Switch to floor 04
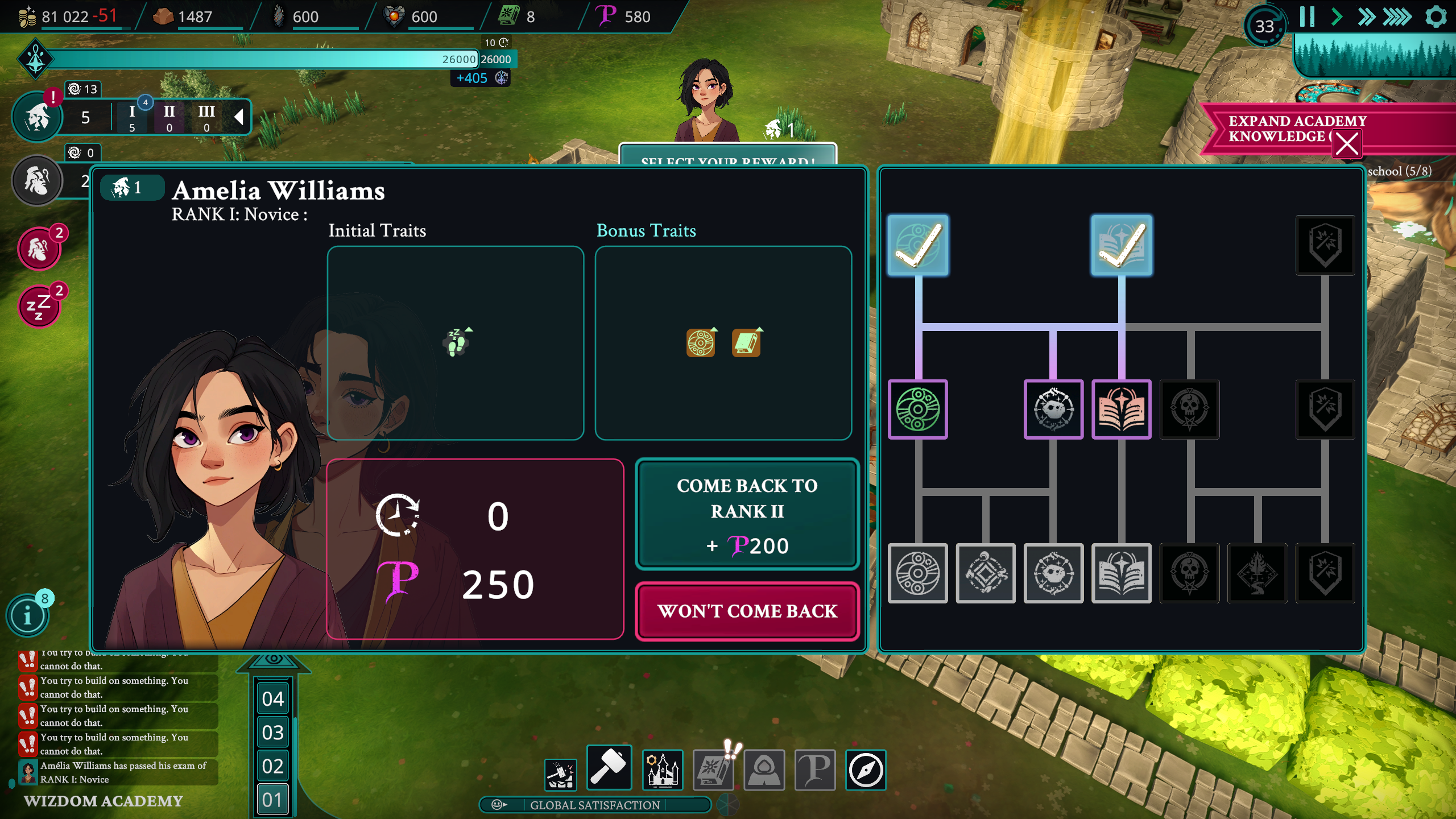The width and height of the screenshot is (1456, 819). (x=273, y=699)
